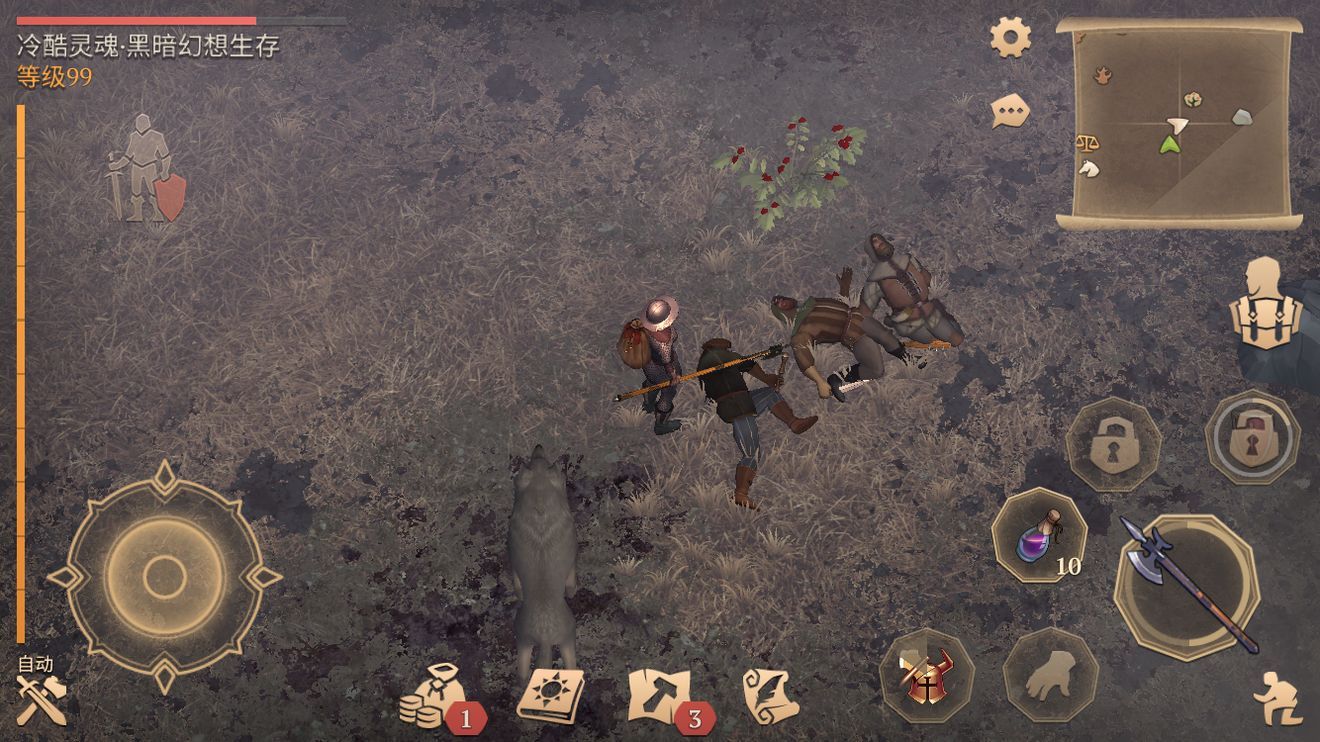
Task: Toggle the crouch sneak icon
Action: (x=1277, y=697)
